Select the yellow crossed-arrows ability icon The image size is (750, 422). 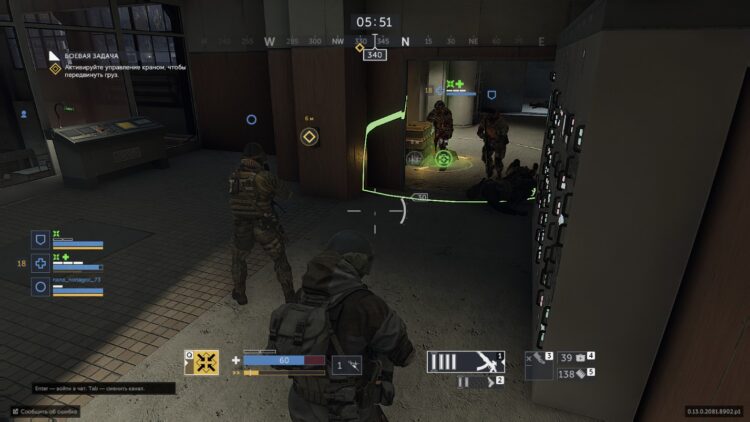201,362
